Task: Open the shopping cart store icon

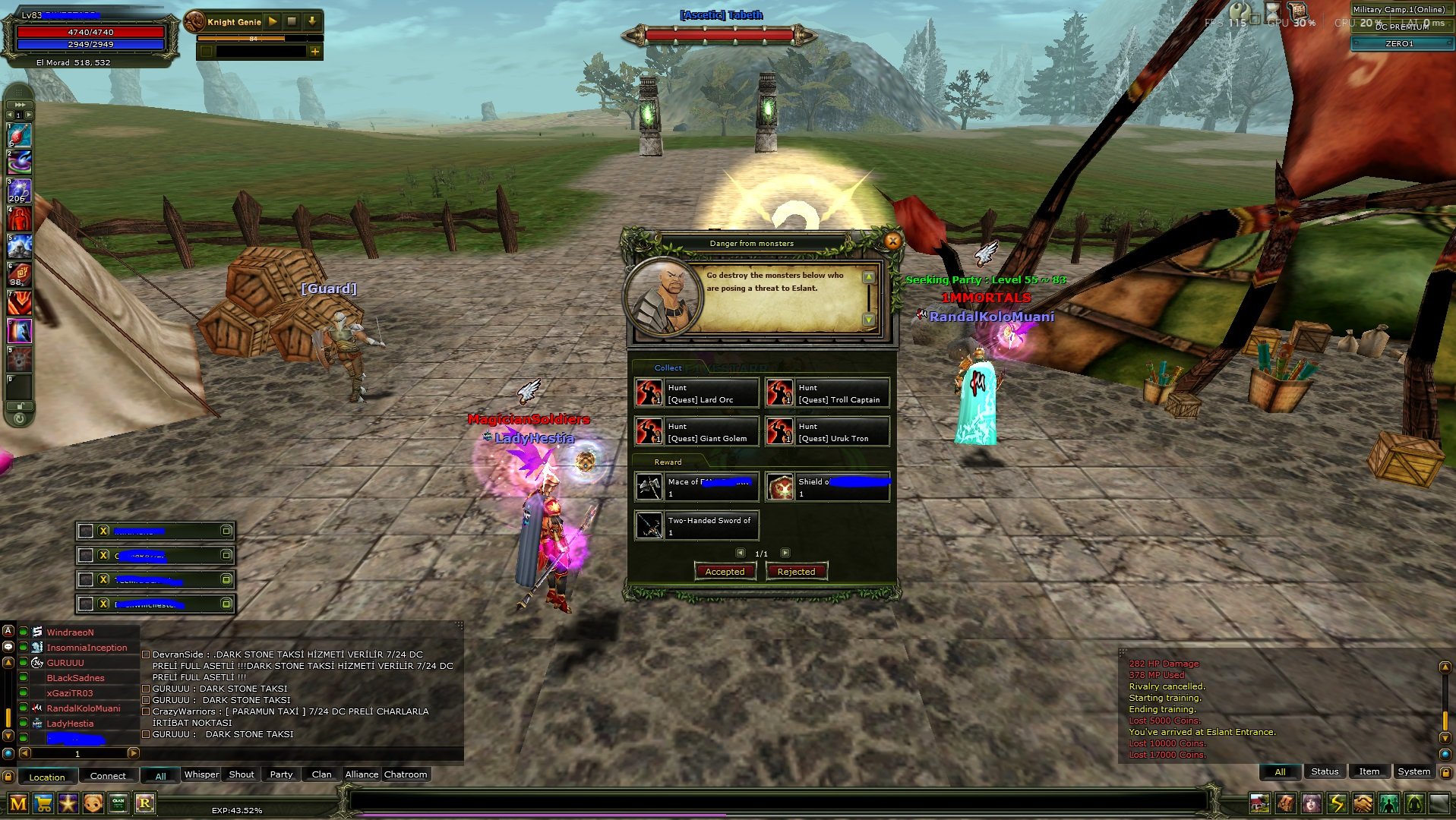Action: point(43,803)
